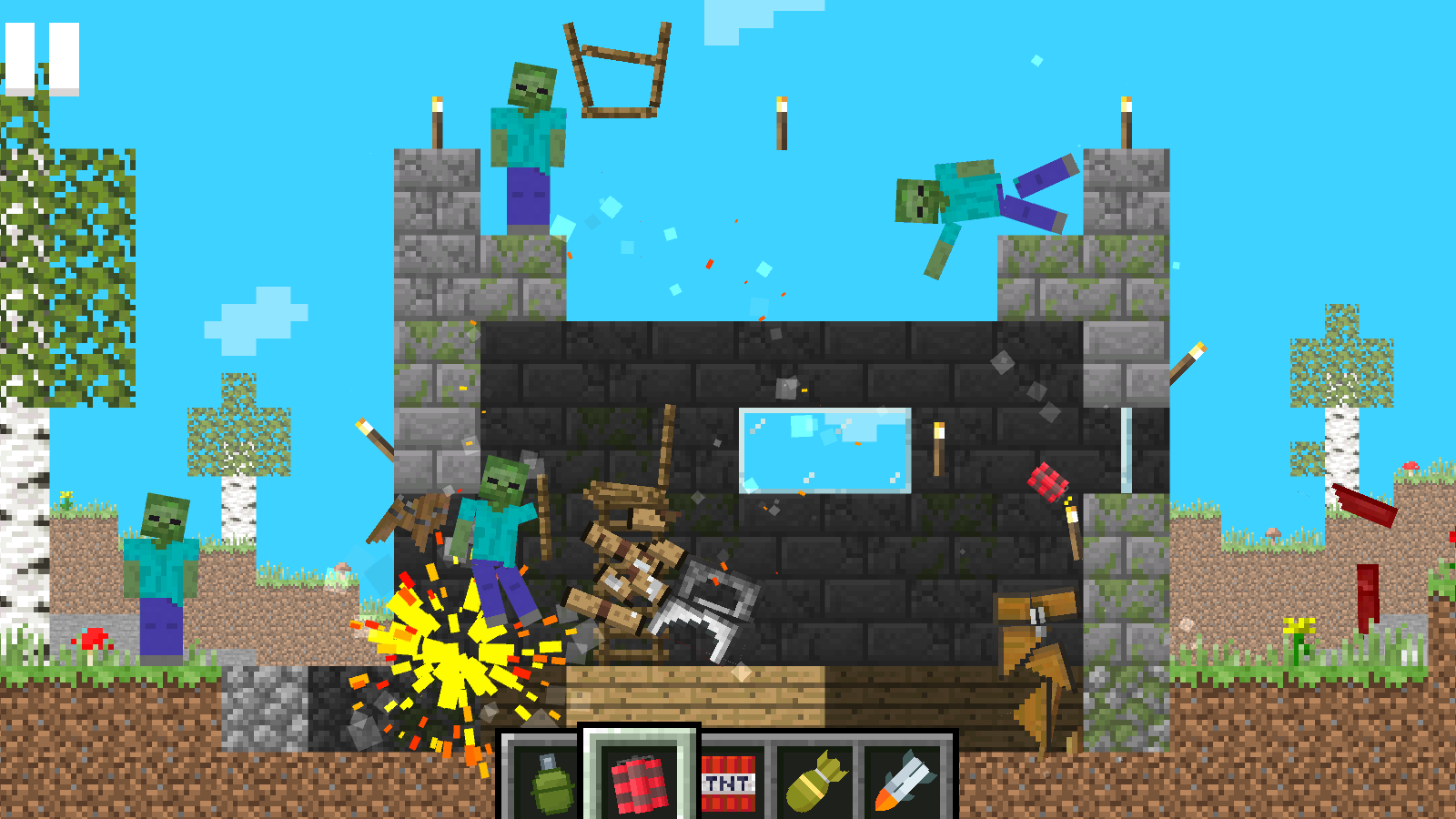The image size is (1456, 819).
Task: Click the zombie standing on the left grass
Action: (164, 564)
